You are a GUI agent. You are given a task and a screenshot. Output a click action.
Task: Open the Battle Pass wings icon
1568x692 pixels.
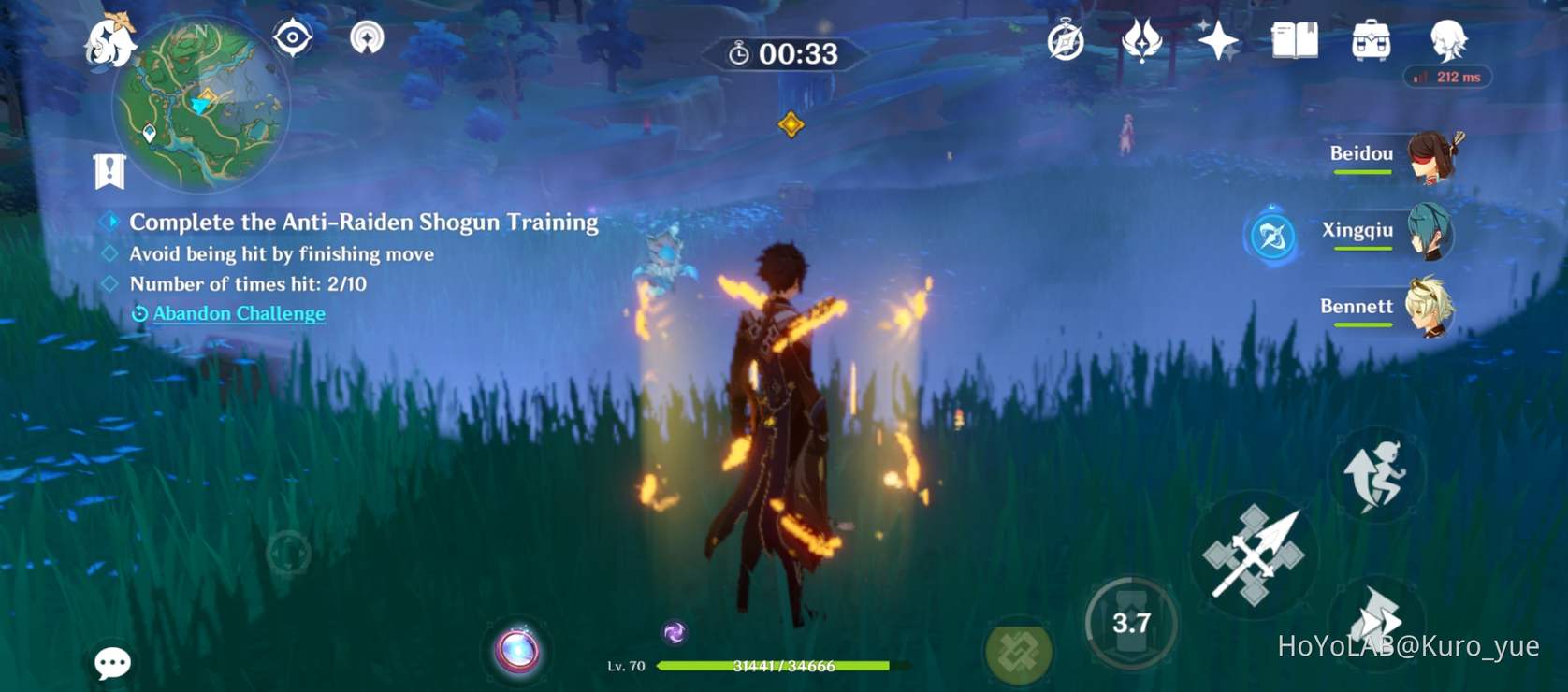[1143, 41]
